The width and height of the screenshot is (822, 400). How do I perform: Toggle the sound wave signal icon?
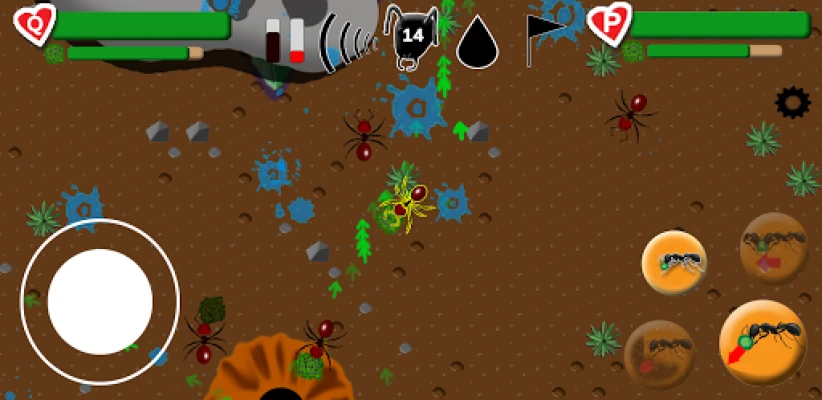346,42
